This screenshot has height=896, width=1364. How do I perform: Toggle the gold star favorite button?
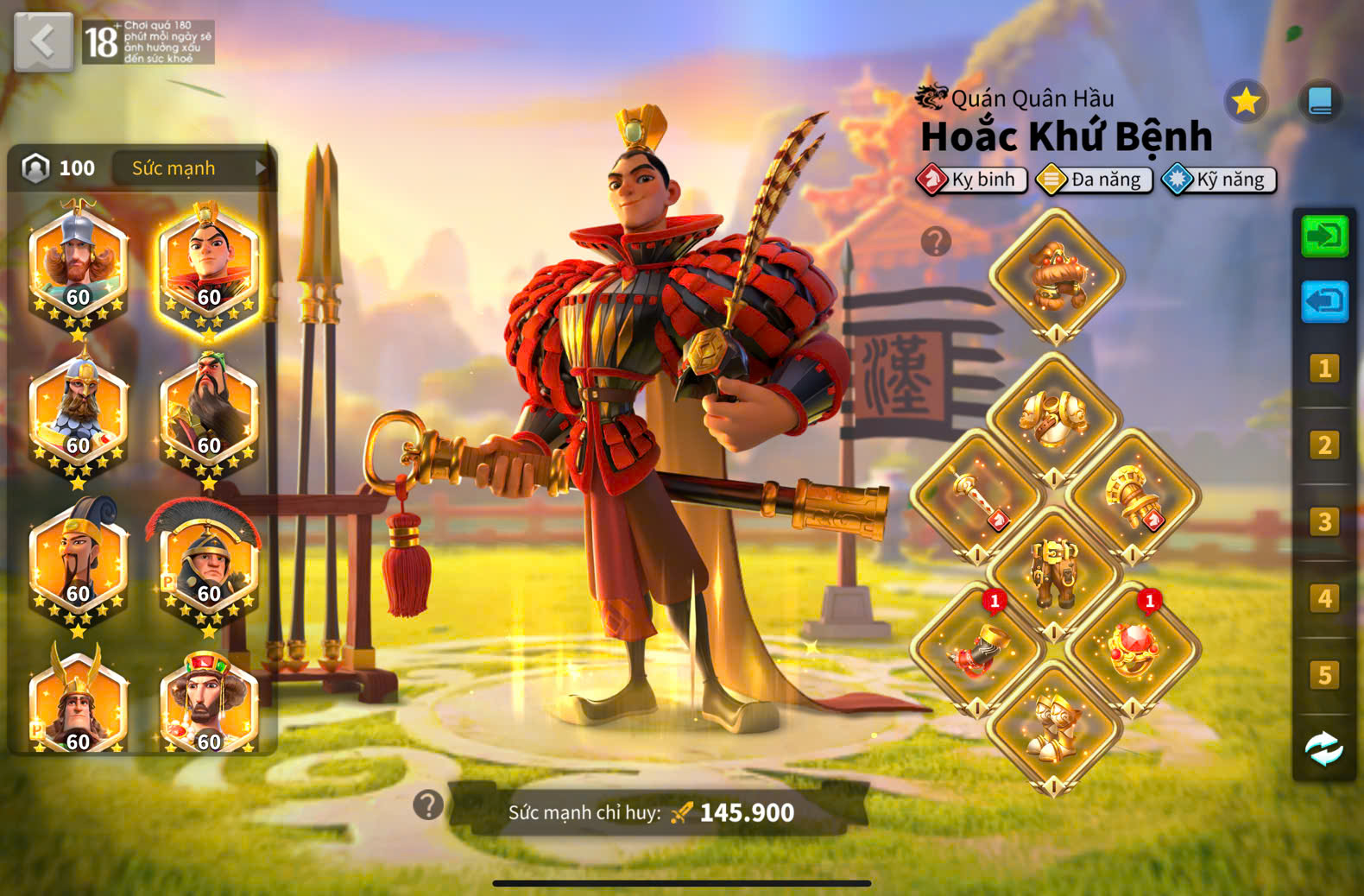[1246, 102]
